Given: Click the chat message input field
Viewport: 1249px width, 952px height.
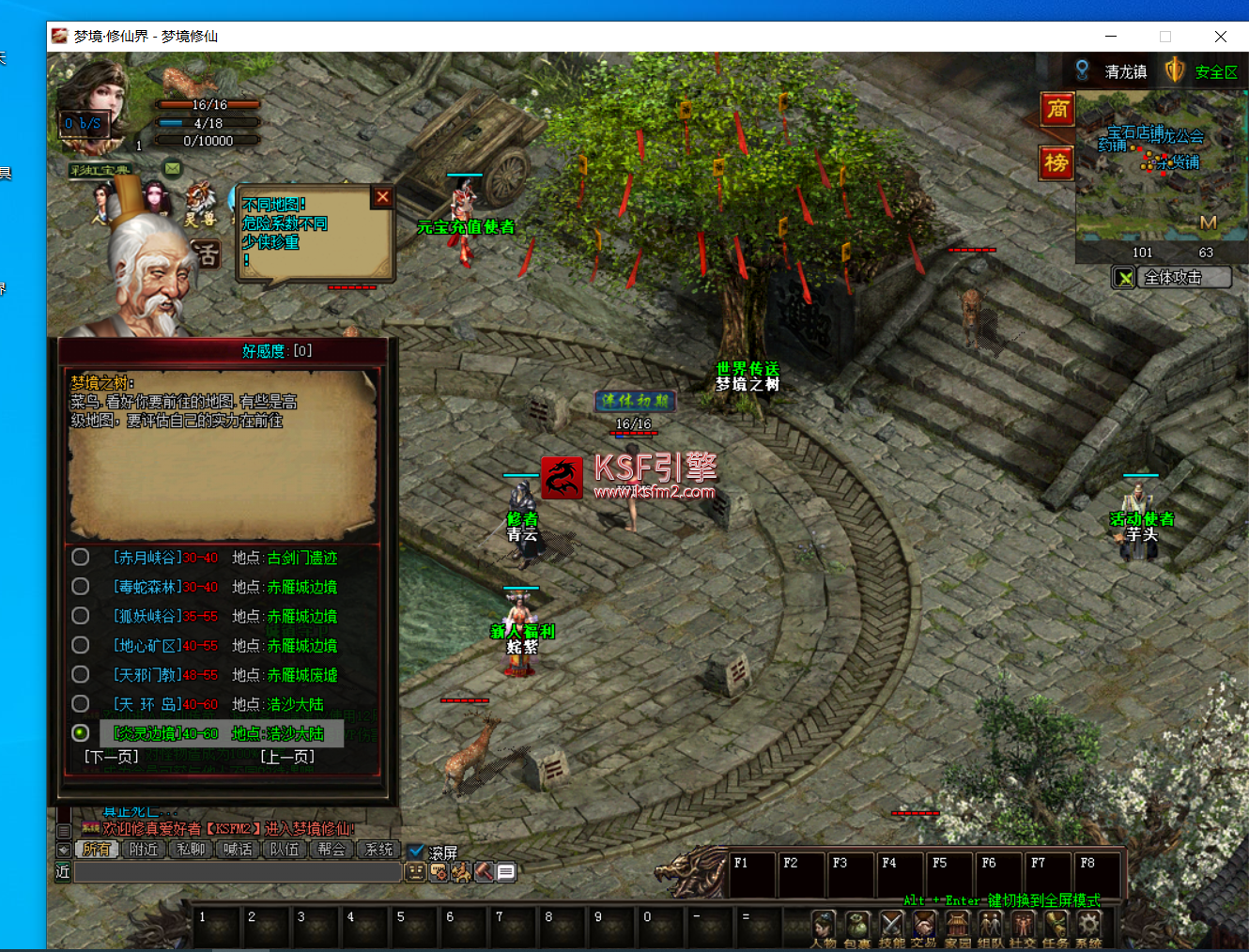Looking at the screenshot, I should point(238,872).
